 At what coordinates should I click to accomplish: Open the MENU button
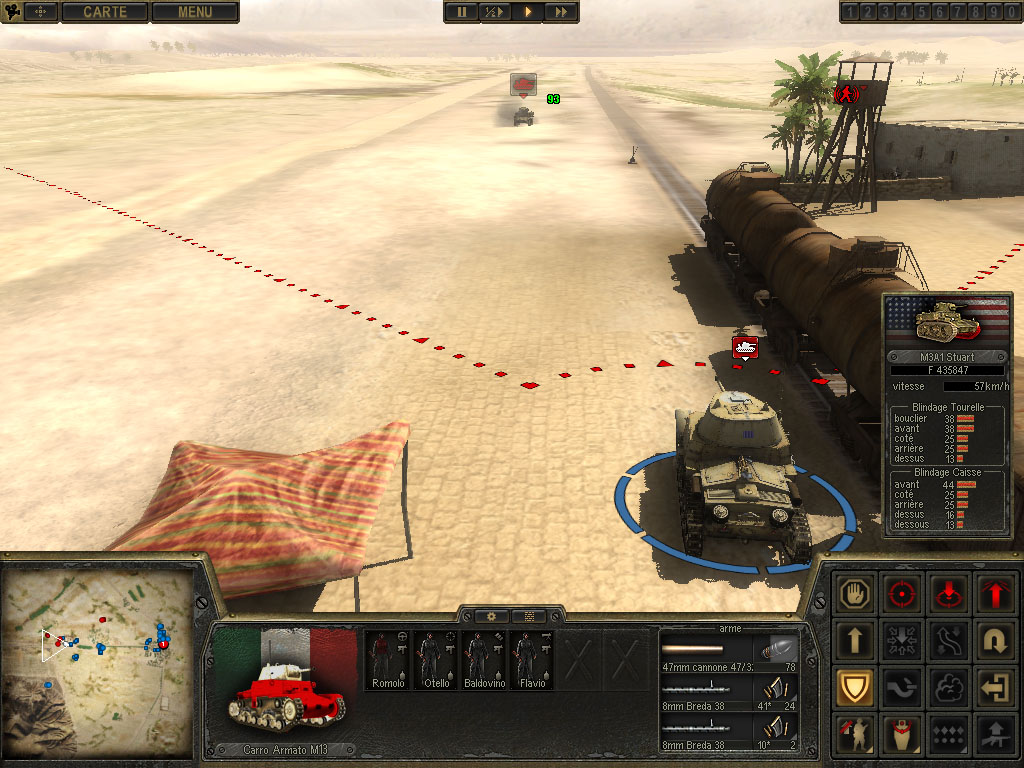click(194, 12)
